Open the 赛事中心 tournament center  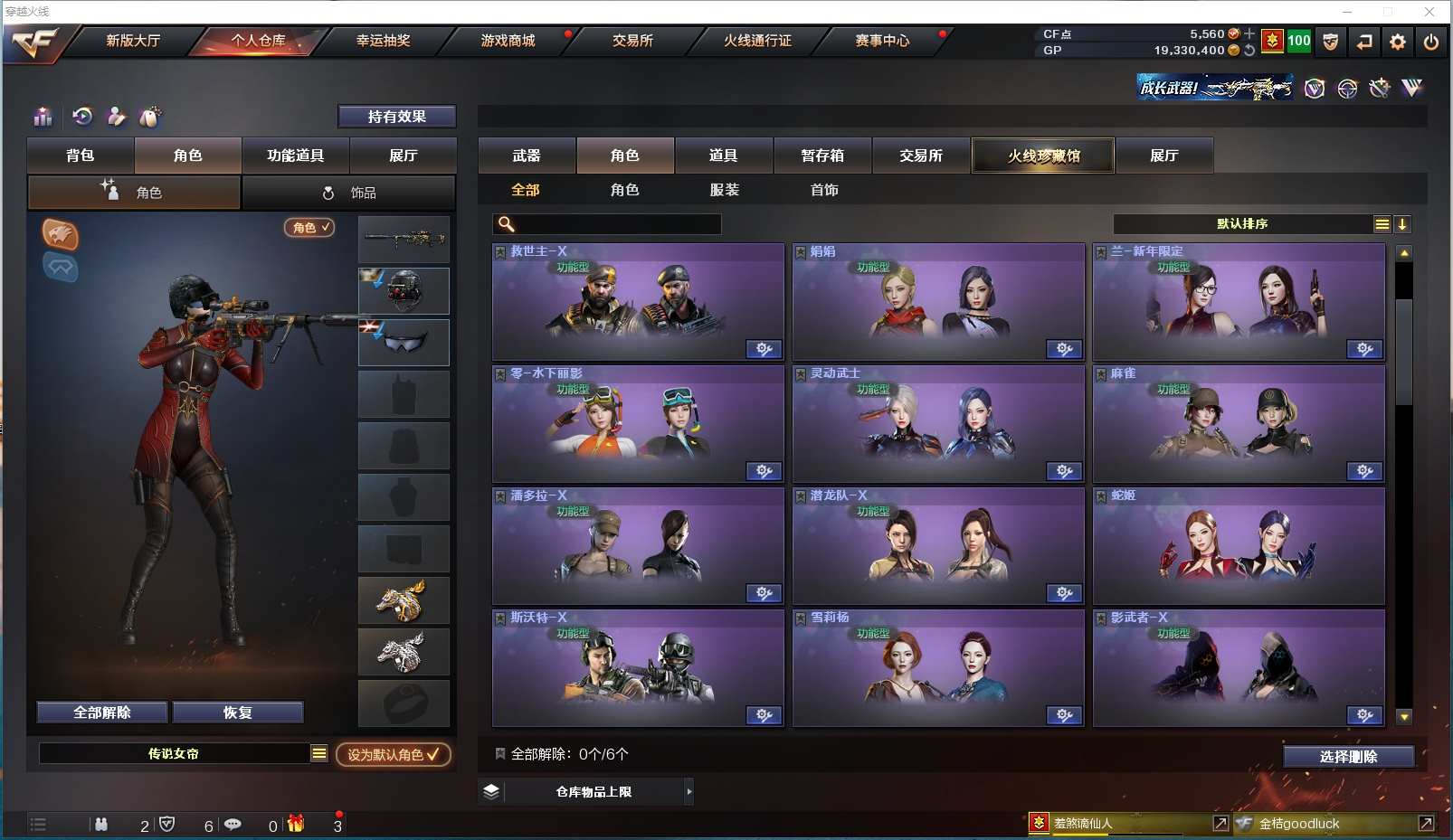point(882,41)
